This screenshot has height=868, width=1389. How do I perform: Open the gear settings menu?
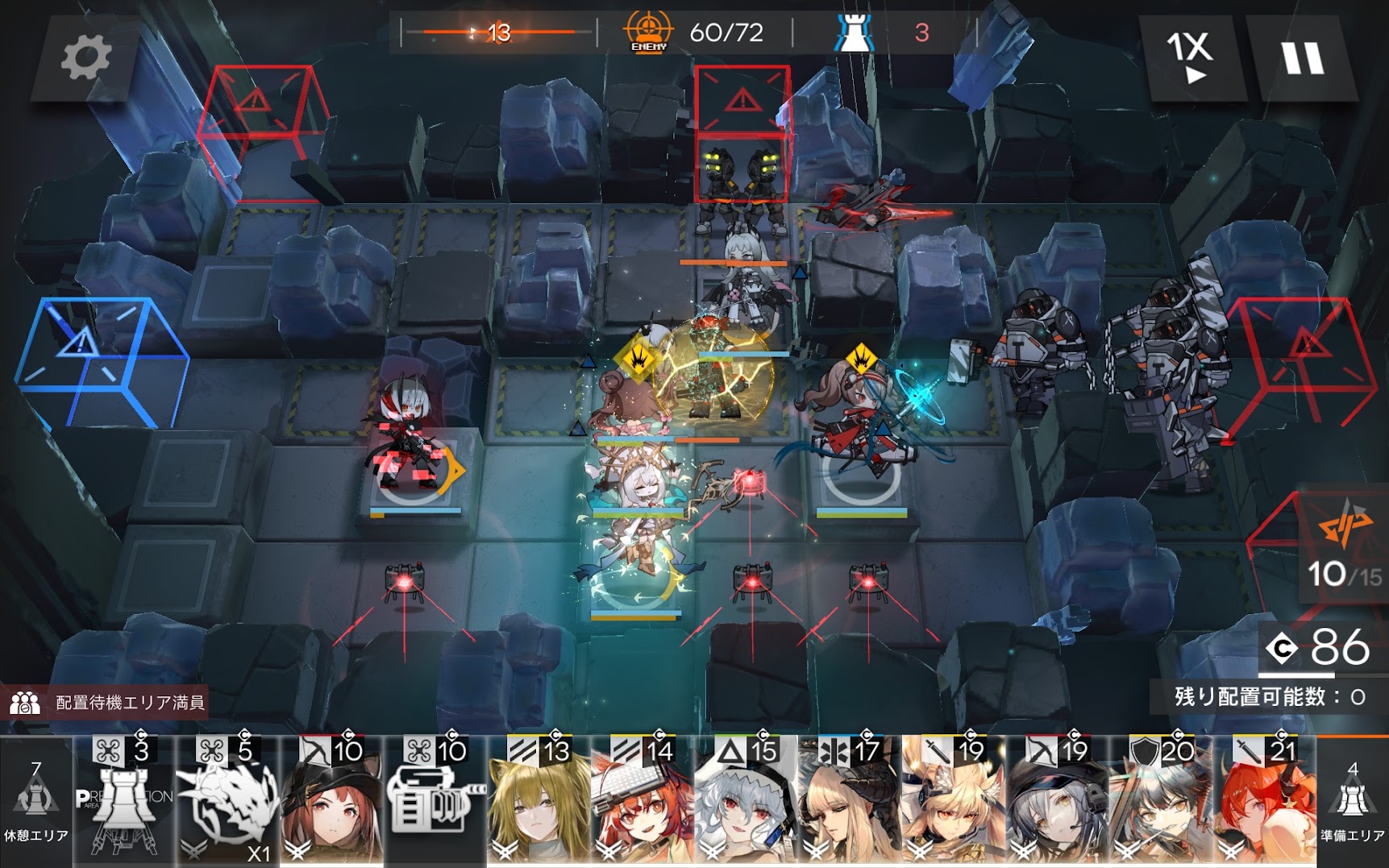click(x=85, y=58)
